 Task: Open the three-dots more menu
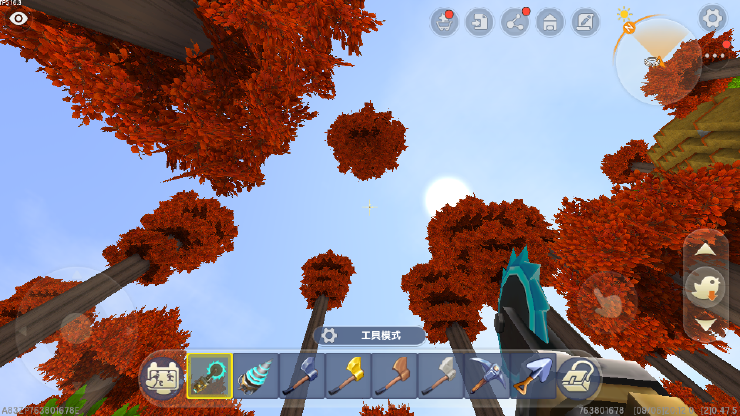point(715,57)
